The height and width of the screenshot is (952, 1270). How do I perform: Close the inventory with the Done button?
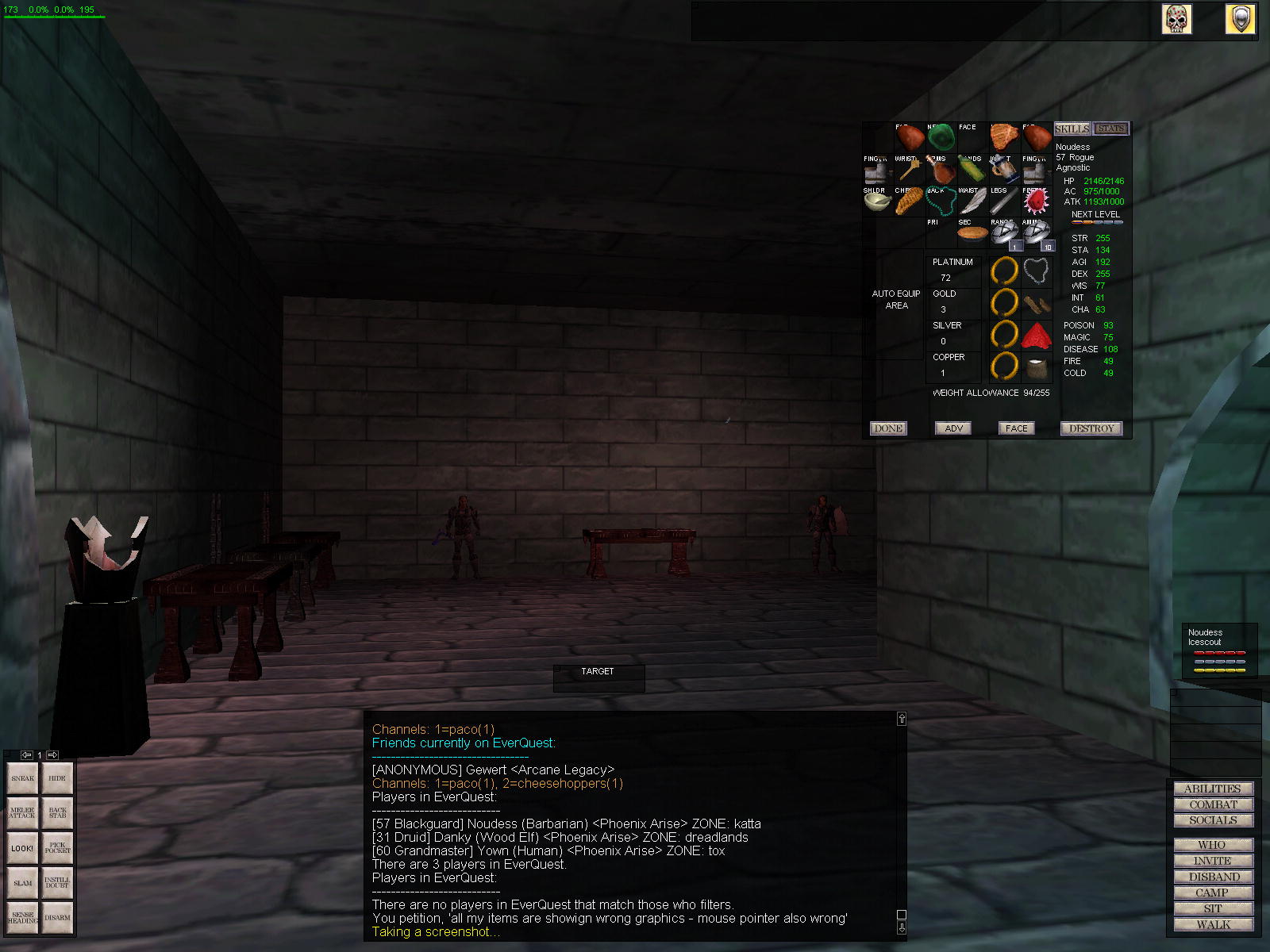tap(888, 428)
